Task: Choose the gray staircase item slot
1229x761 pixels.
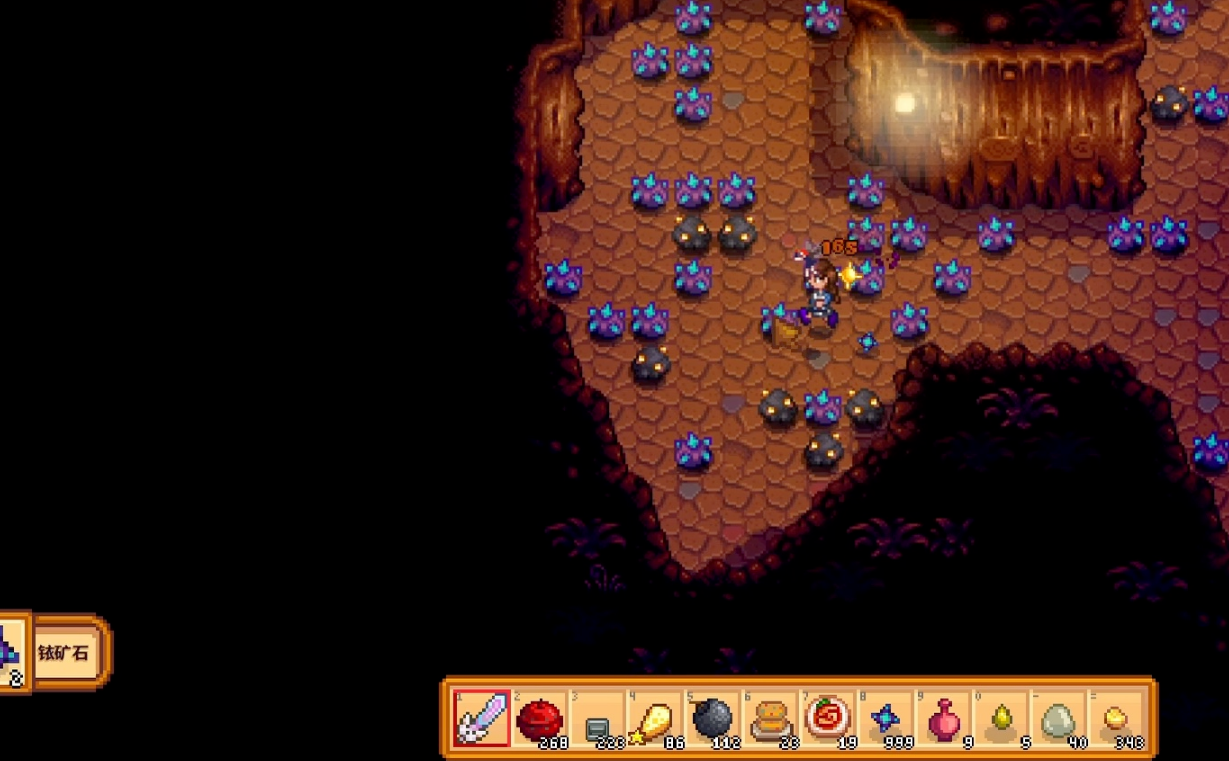Action: [x=597, y=720]
